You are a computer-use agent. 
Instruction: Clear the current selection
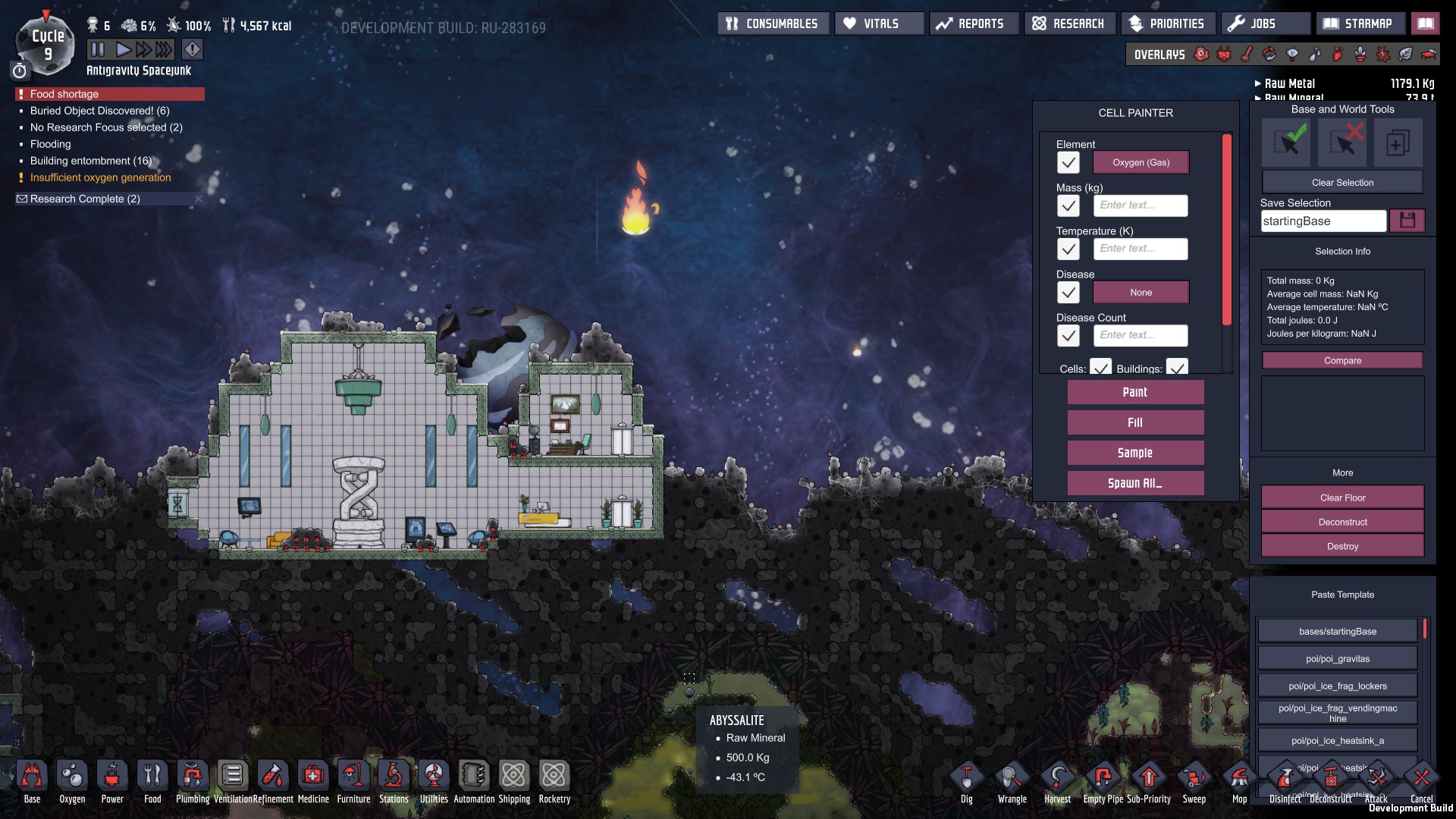1341,183
